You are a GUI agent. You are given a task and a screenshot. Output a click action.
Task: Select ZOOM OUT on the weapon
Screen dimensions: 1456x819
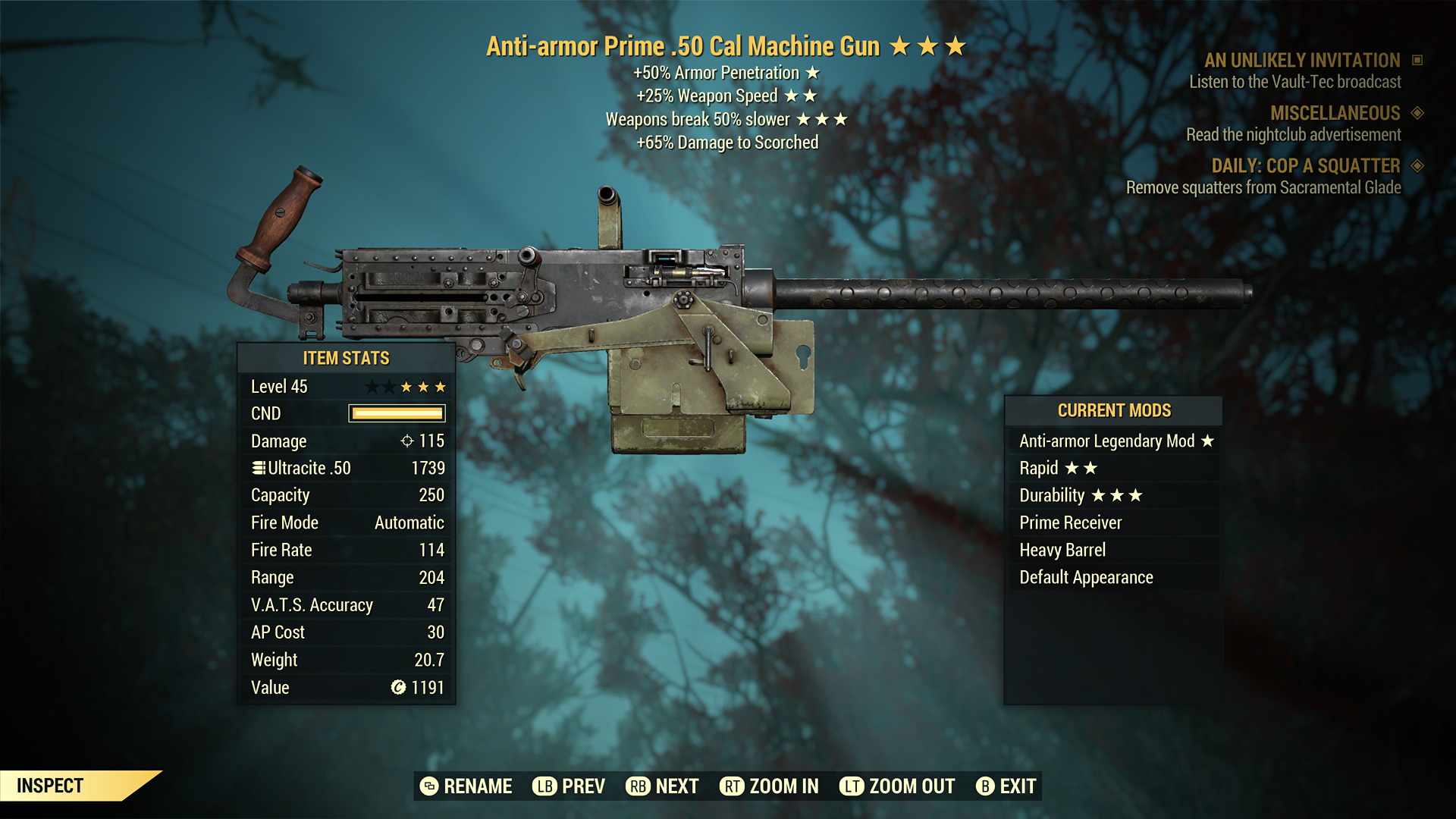[897, 786]
